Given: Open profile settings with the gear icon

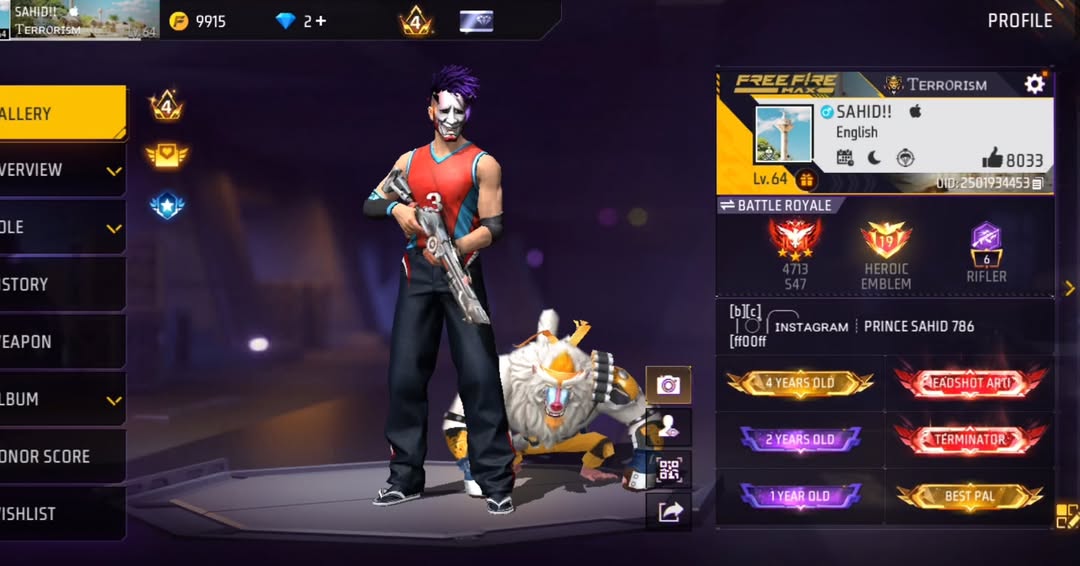Looking at the screenshot, I should click(x=1034, y=84).
